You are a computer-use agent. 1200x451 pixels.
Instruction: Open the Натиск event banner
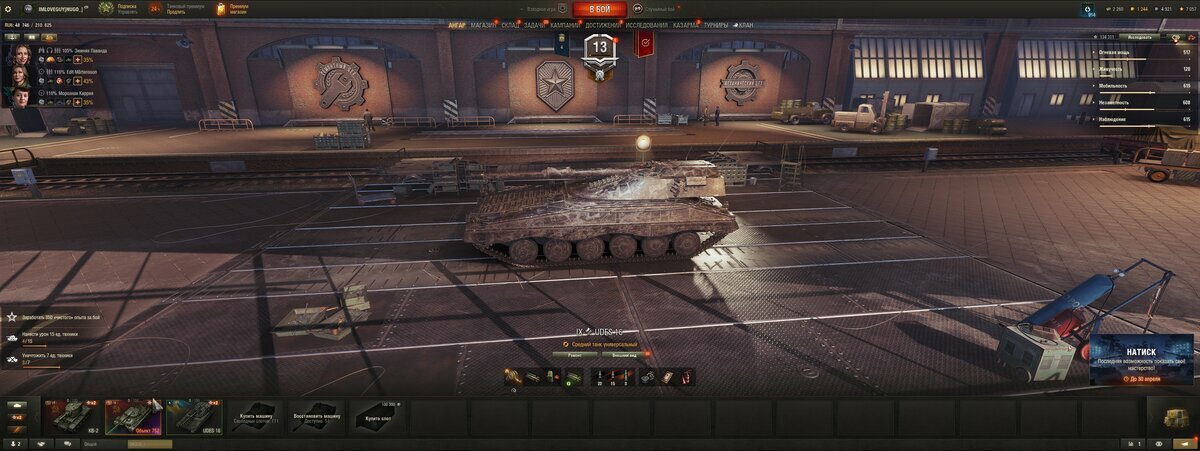pos(1142,359)
